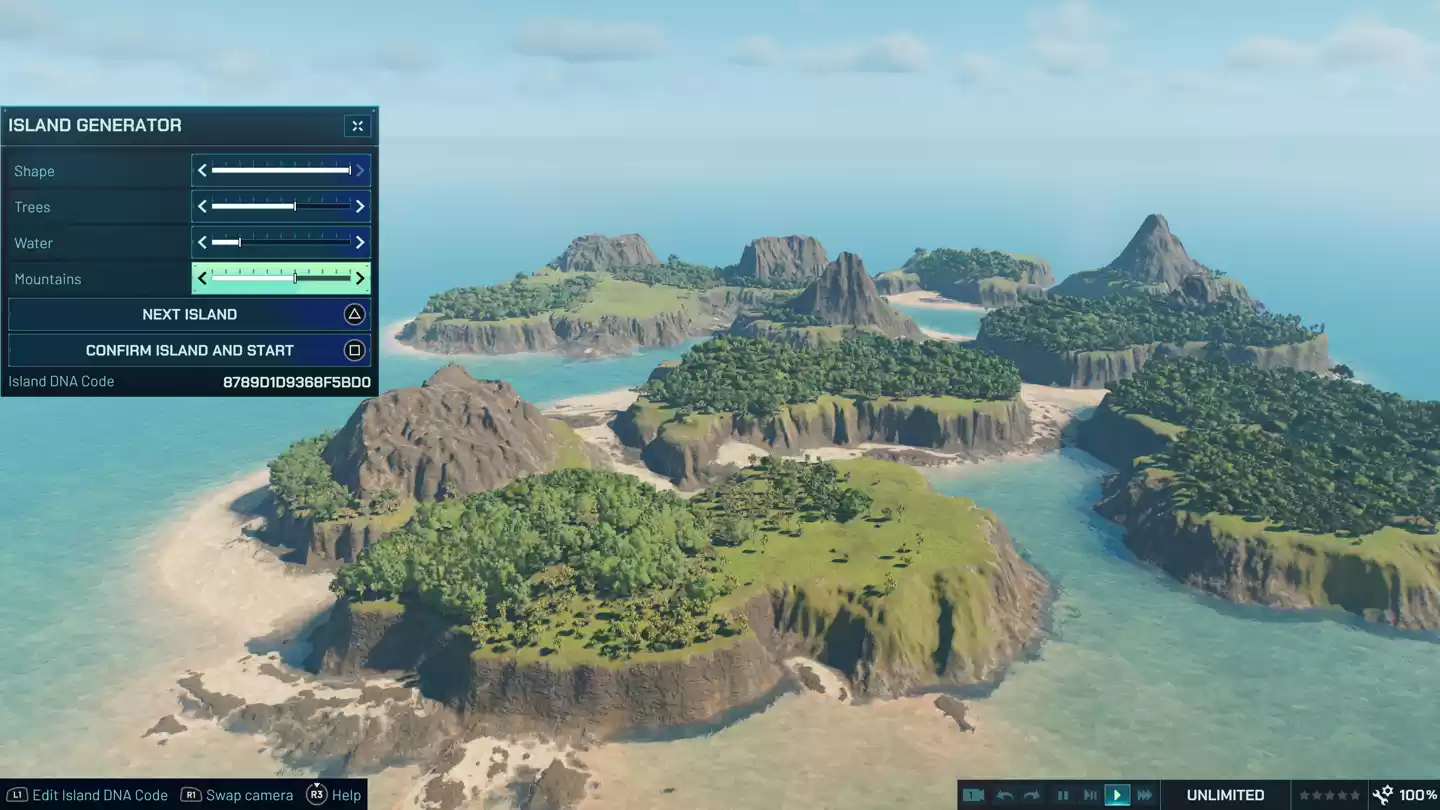Collapse the Island Generator panel

tap(357, 125)
